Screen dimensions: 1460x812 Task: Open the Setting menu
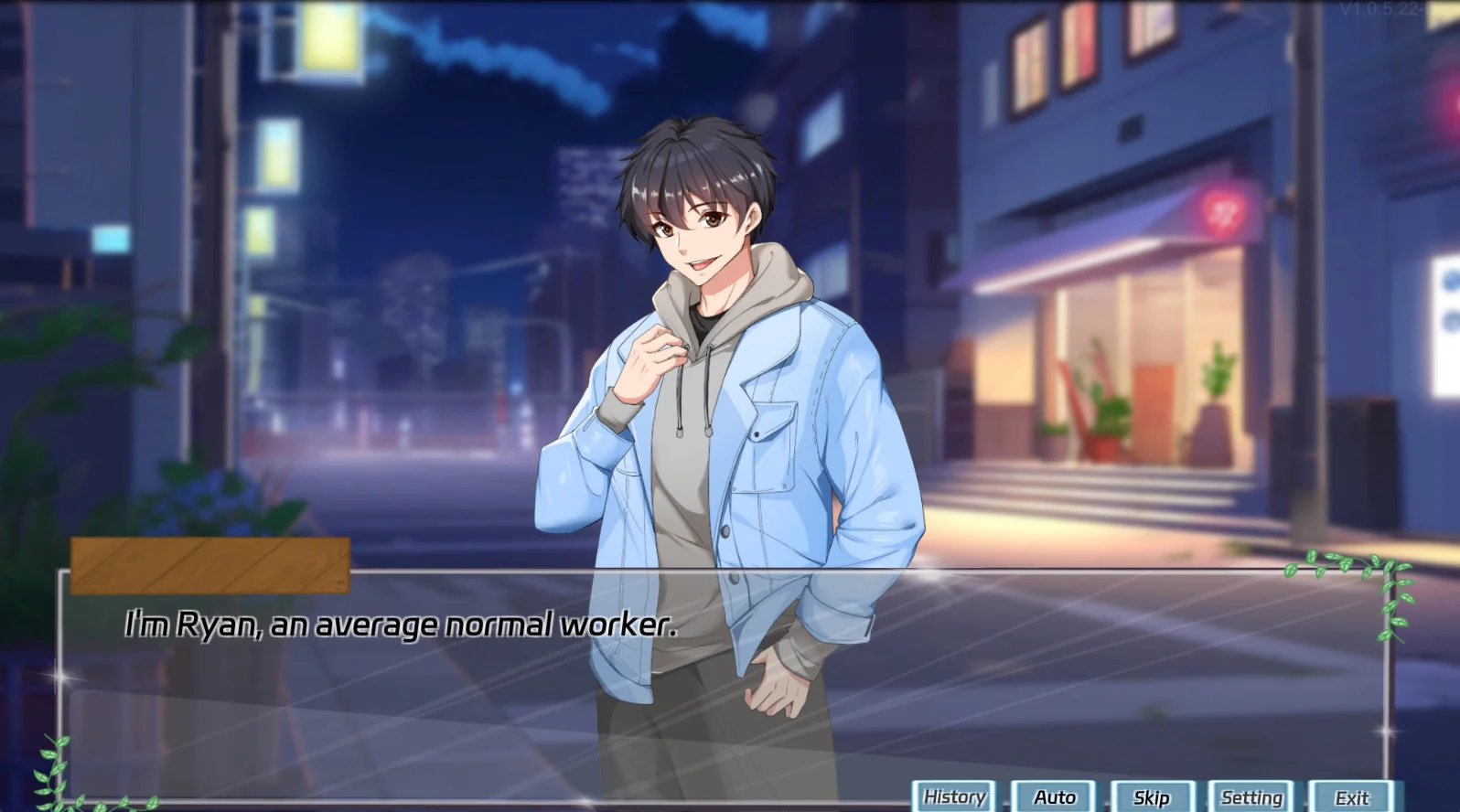[x=1251, y=797]
